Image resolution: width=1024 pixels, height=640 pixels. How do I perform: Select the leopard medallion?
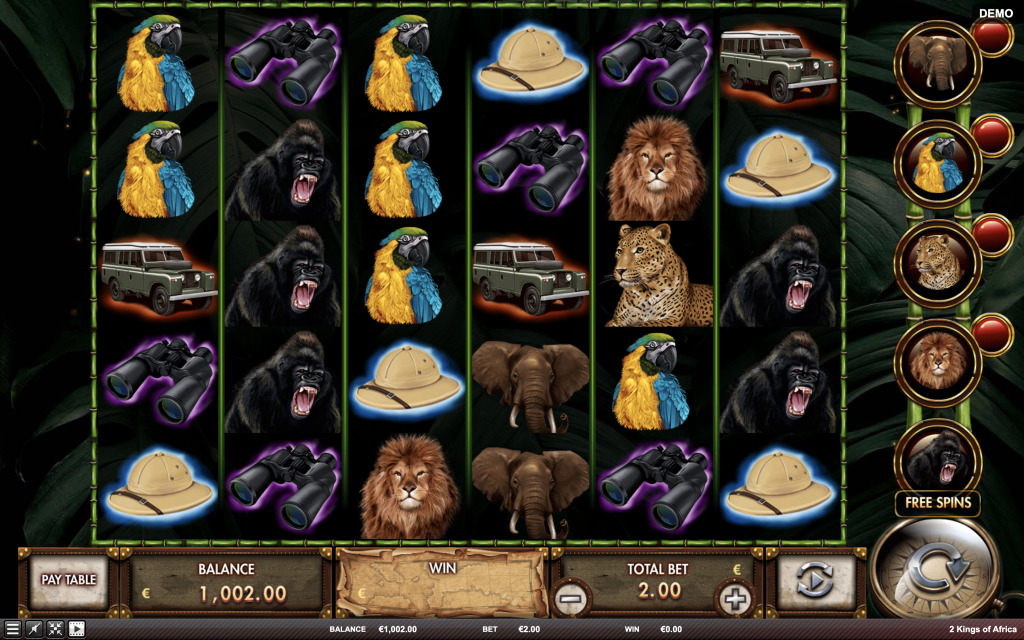pos(937,263)
